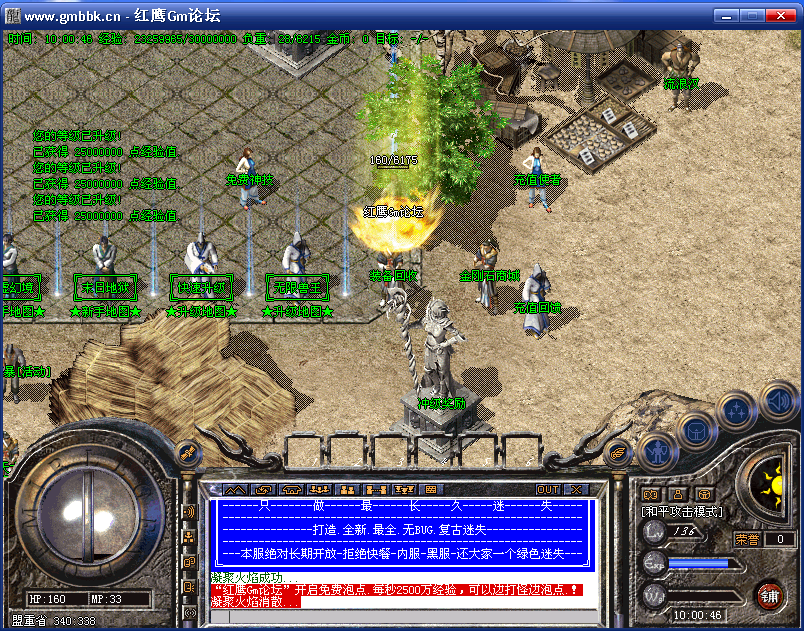Click the OUT button on chat panel

pos(548,490)
